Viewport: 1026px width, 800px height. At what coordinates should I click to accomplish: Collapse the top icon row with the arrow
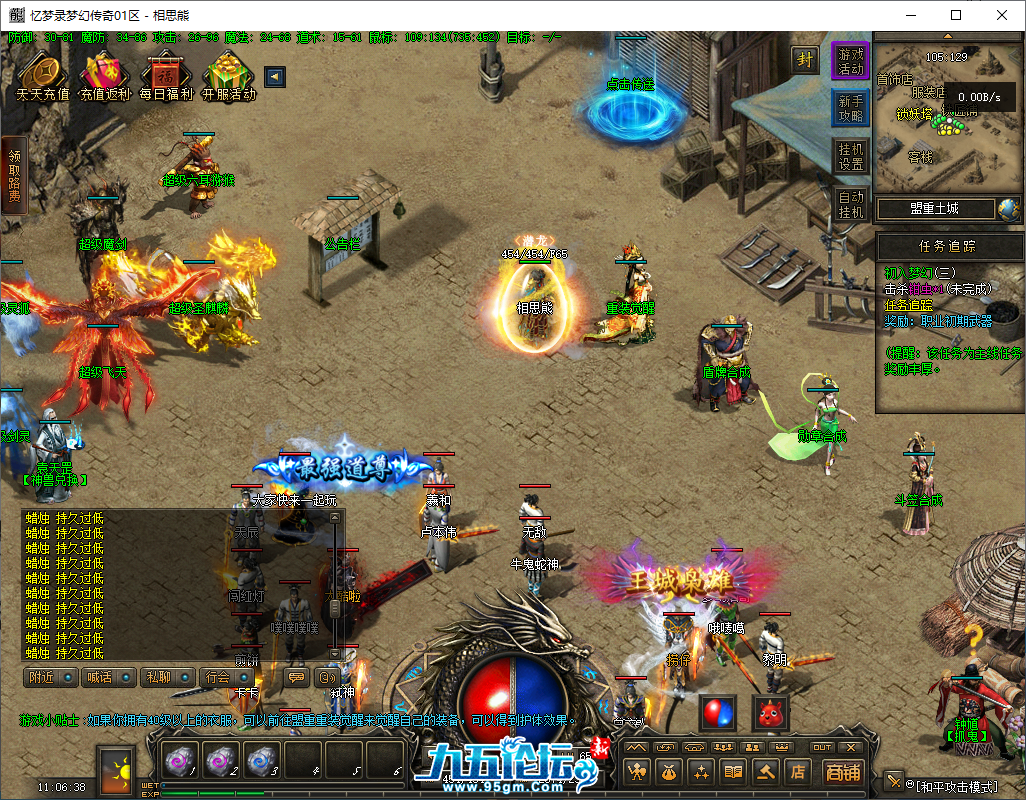[x=274, y=77]
